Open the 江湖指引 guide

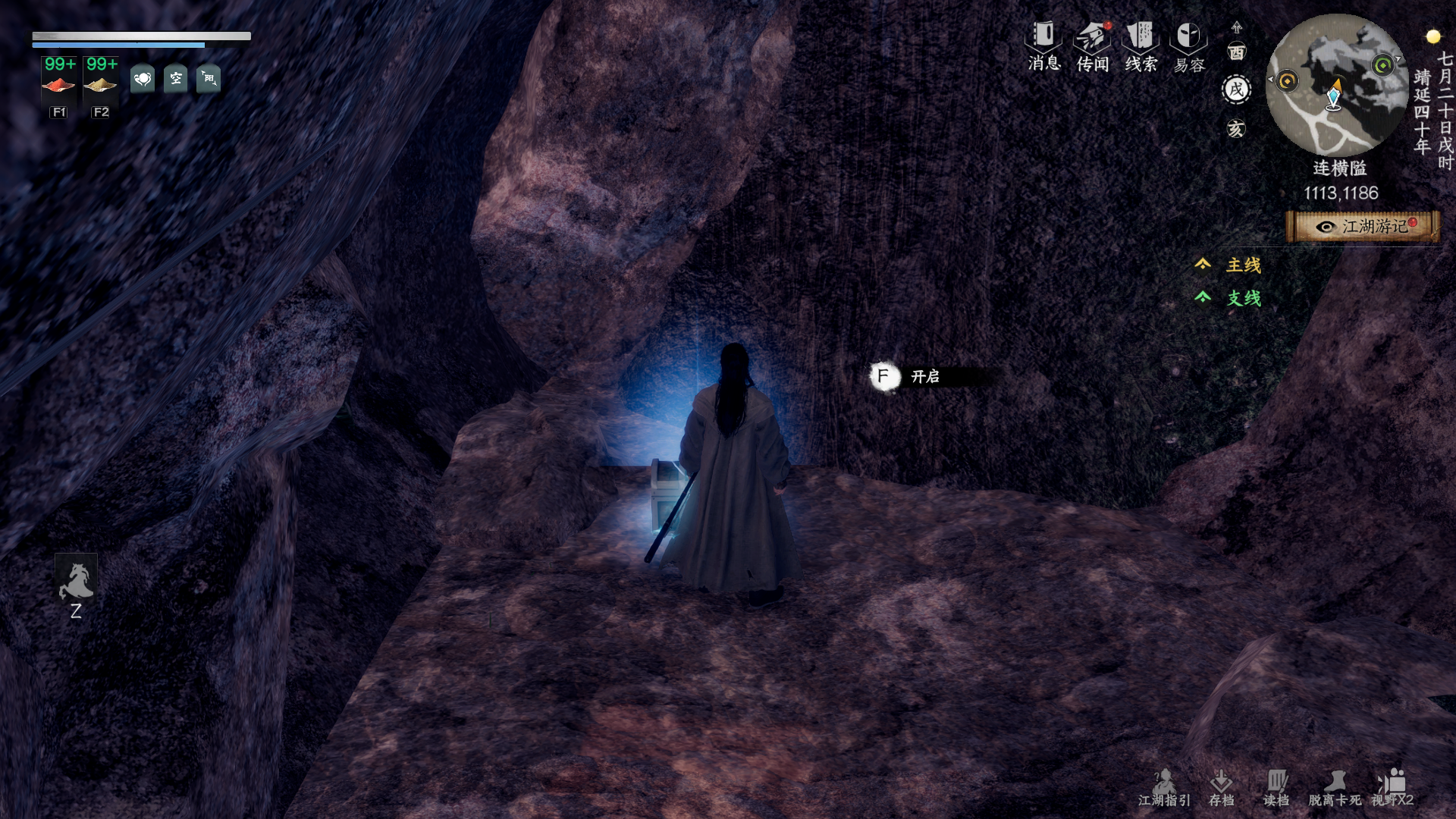tap(1164, 787)
